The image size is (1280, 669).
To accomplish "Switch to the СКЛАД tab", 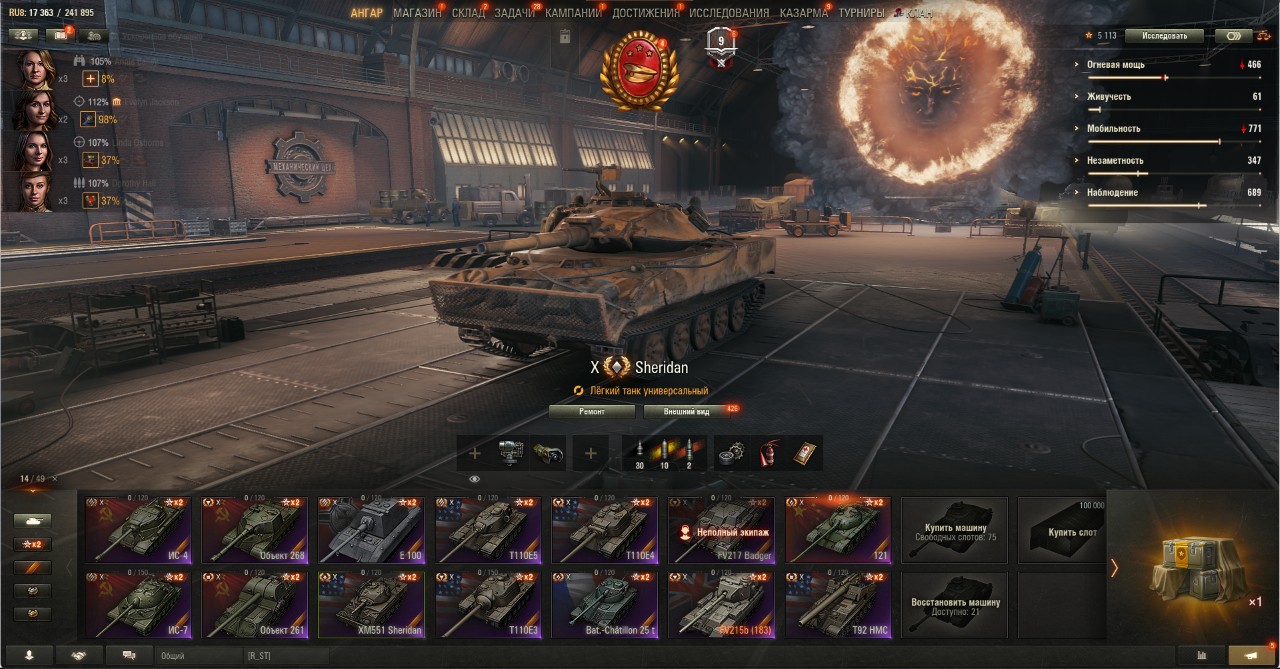I will coord(468,13).
